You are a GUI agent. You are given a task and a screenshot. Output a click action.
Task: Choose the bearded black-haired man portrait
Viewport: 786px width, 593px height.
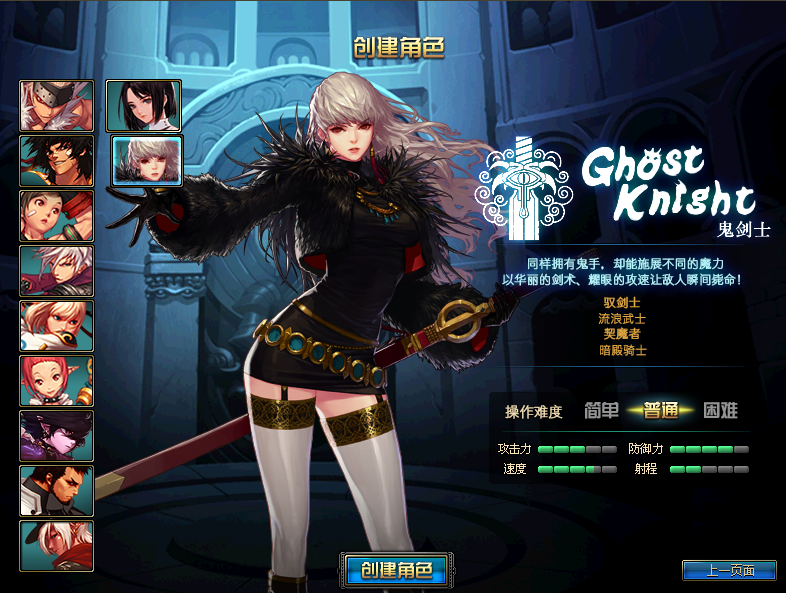(57, 490)
